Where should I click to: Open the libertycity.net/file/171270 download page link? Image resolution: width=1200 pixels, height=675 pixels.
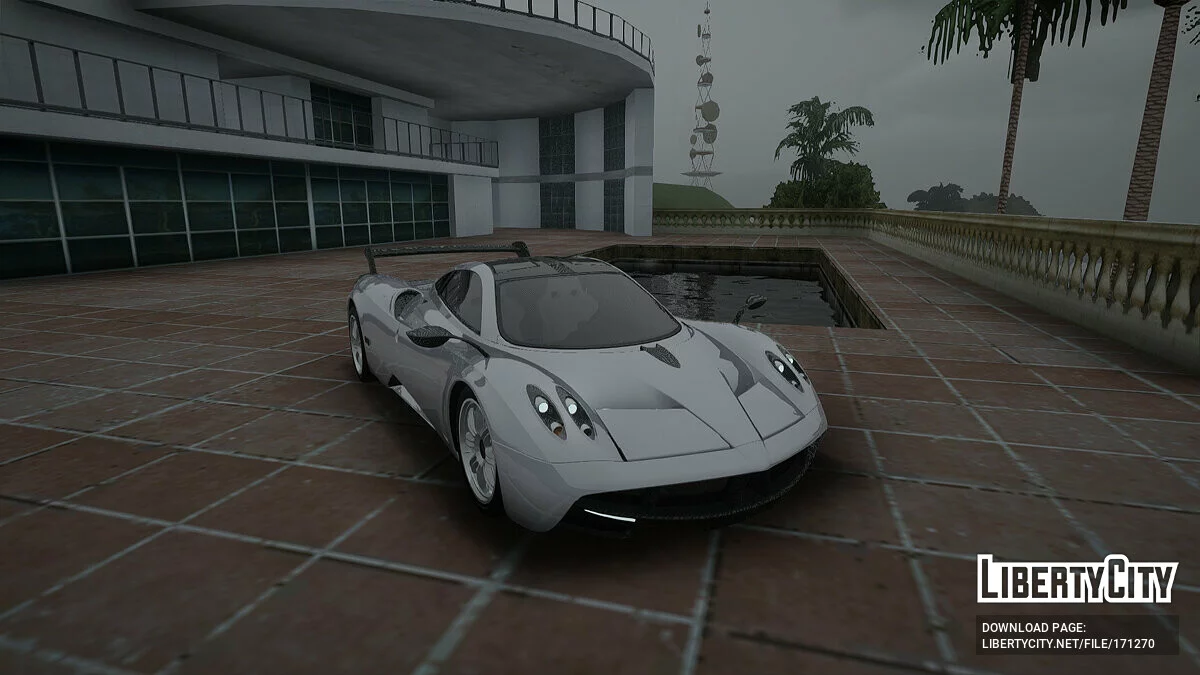coord(1068,643)
